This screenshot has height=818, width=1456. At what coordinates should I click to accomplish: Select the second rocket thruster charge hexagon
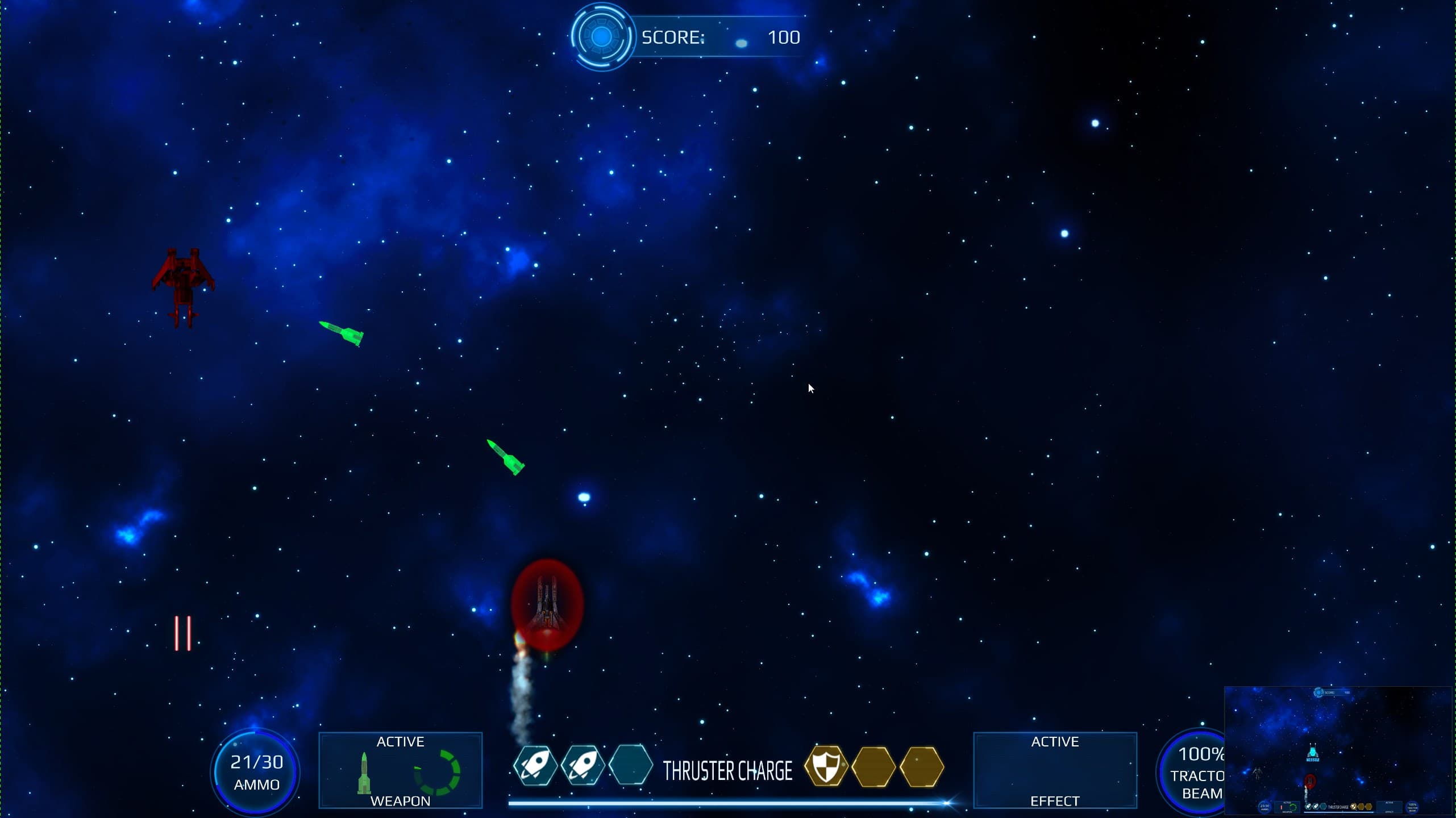(583, 766)
